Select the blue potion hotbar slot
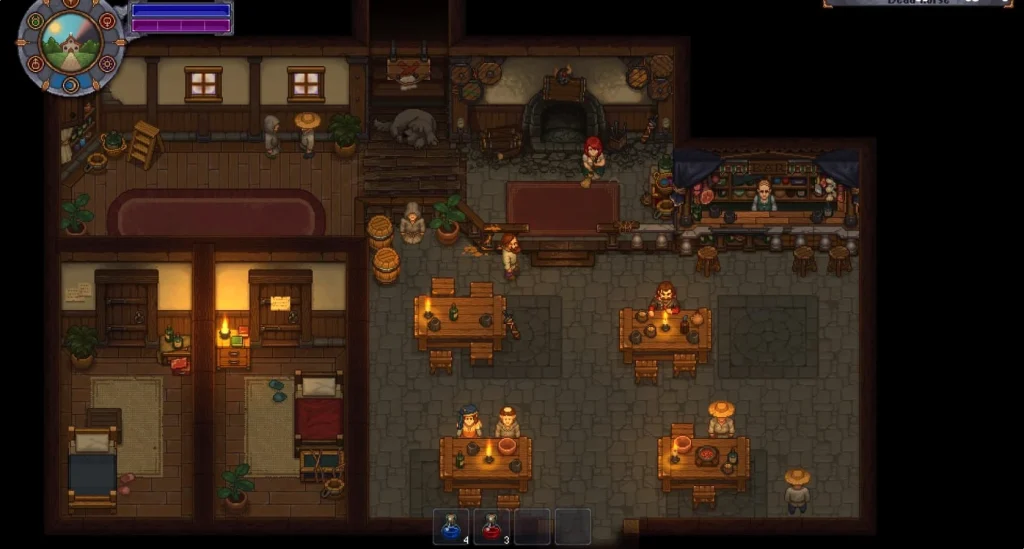 pos(450,526)
